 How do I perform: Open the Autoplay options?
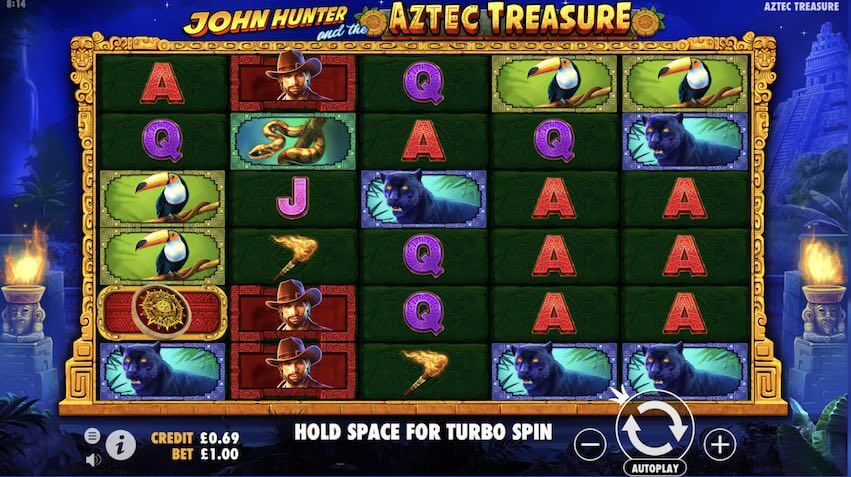pyautogui.click(x=655, y=467)
